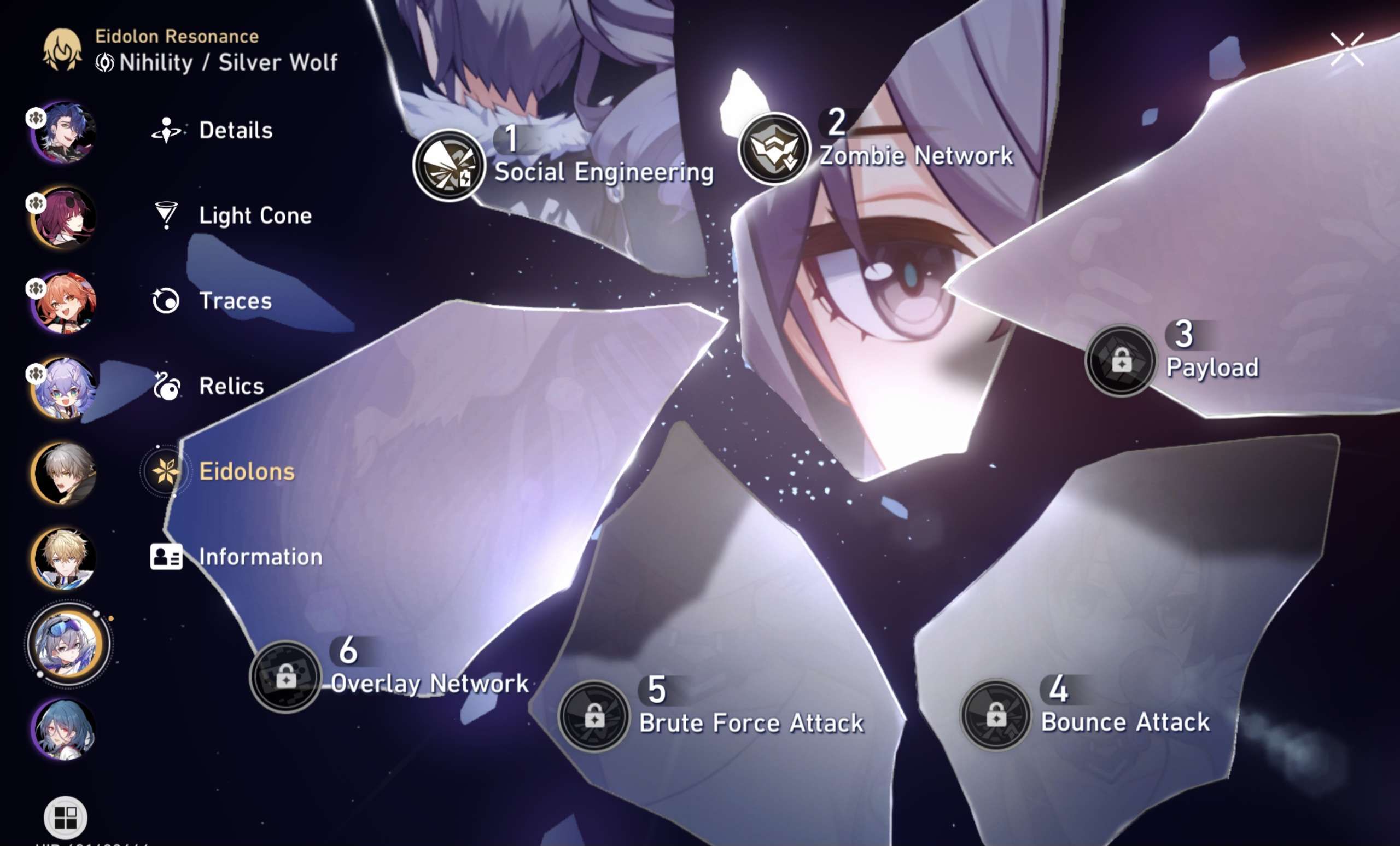Switch to the Details tab
The image size is (1400, 846).
tap(235, 130)
